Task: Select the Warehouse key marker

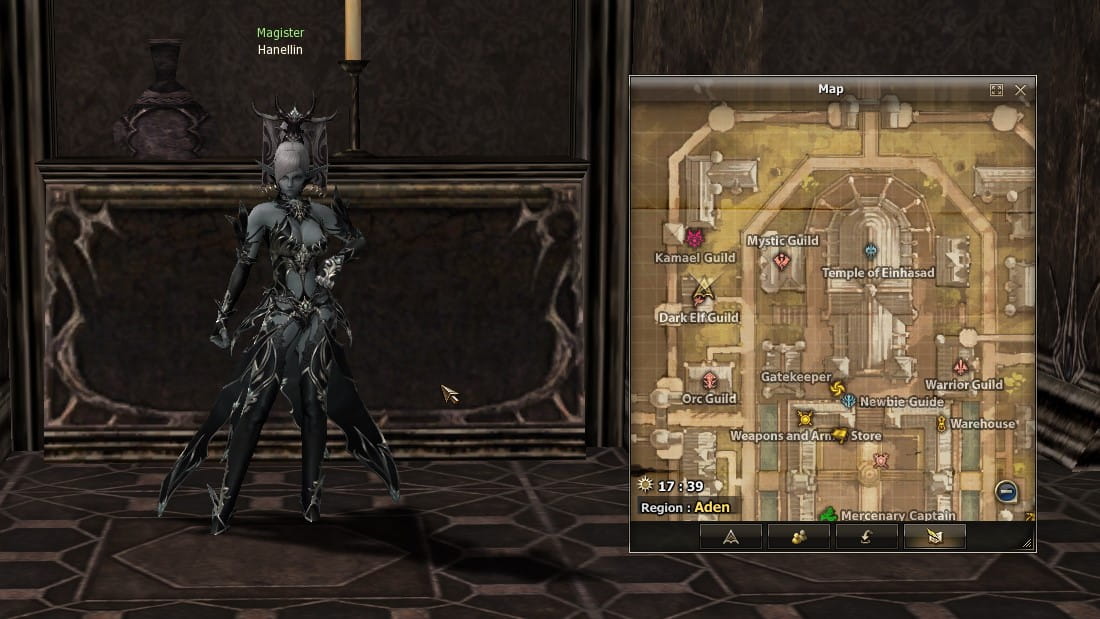Action: [x=941, y=424]
